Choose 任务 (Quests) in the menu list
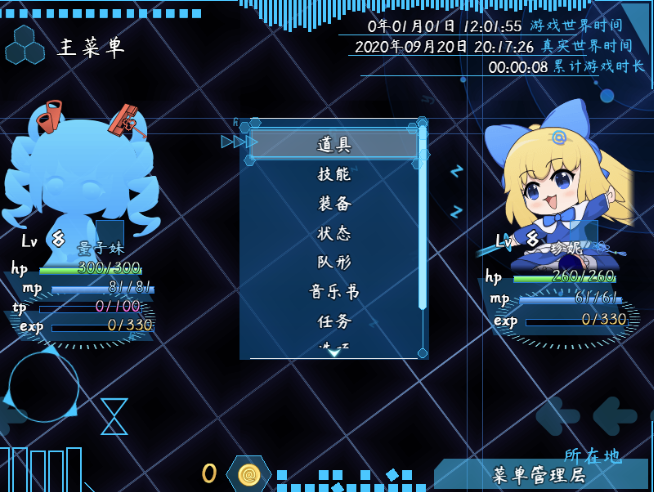This screenshot has height=492, width=654. point(334,321)
